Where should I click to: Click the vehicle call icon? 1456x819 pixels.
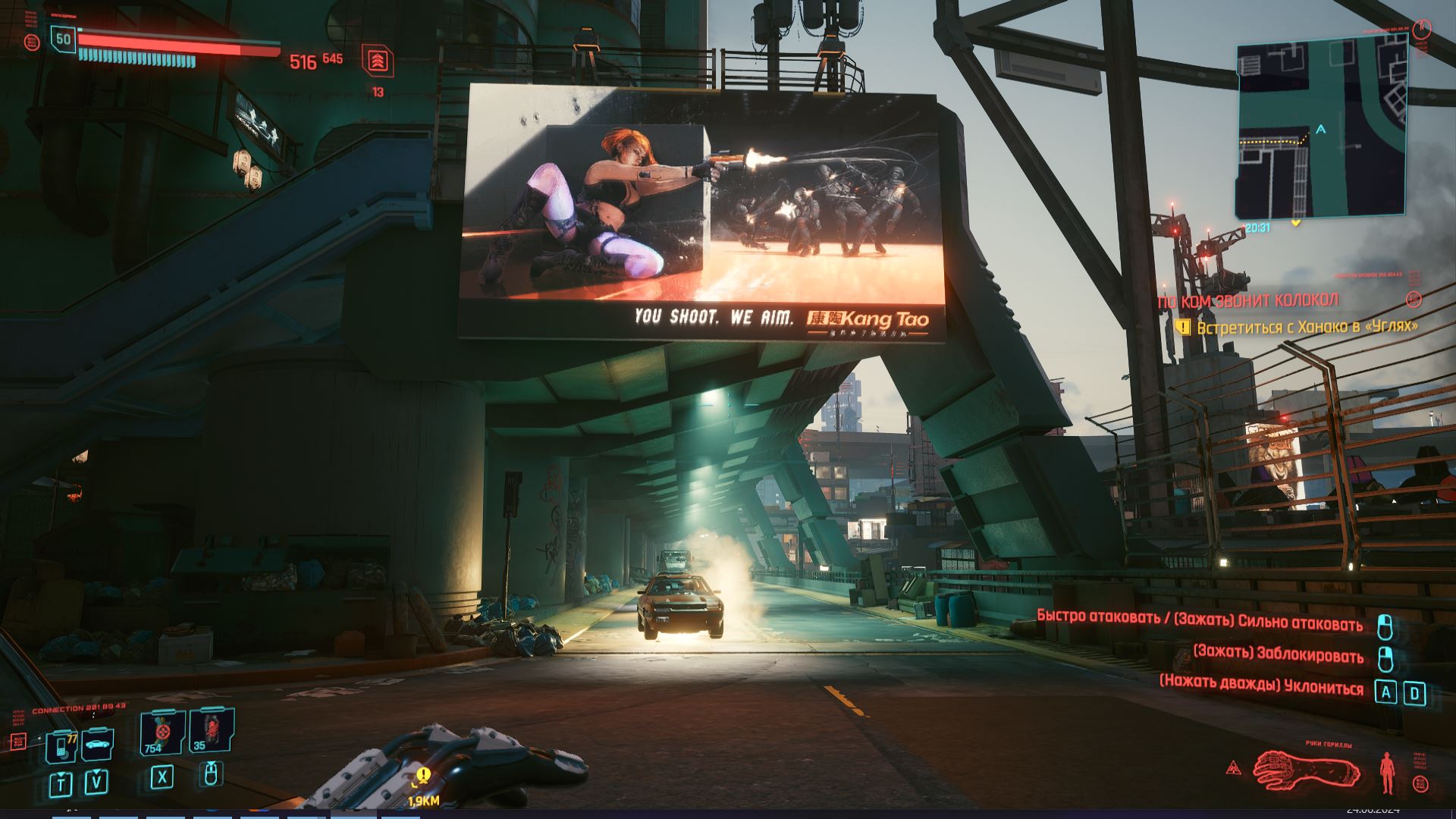(98, 743)
